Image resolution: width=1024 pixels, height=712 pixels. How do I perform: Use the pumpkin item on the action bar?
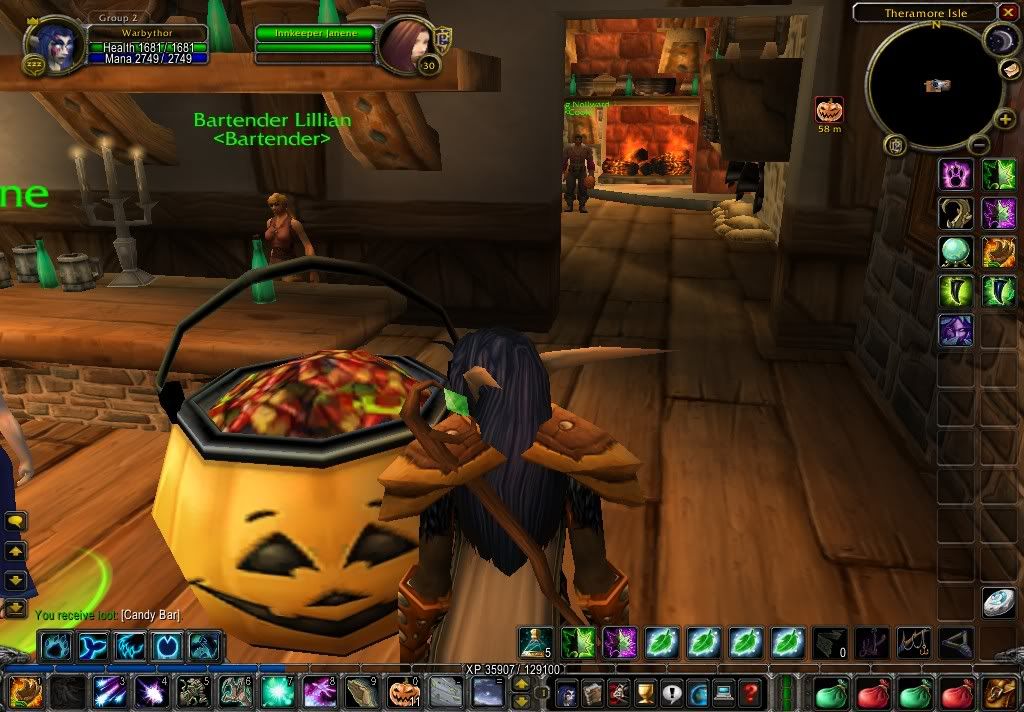pyautogui.click(x=403, y=692)
